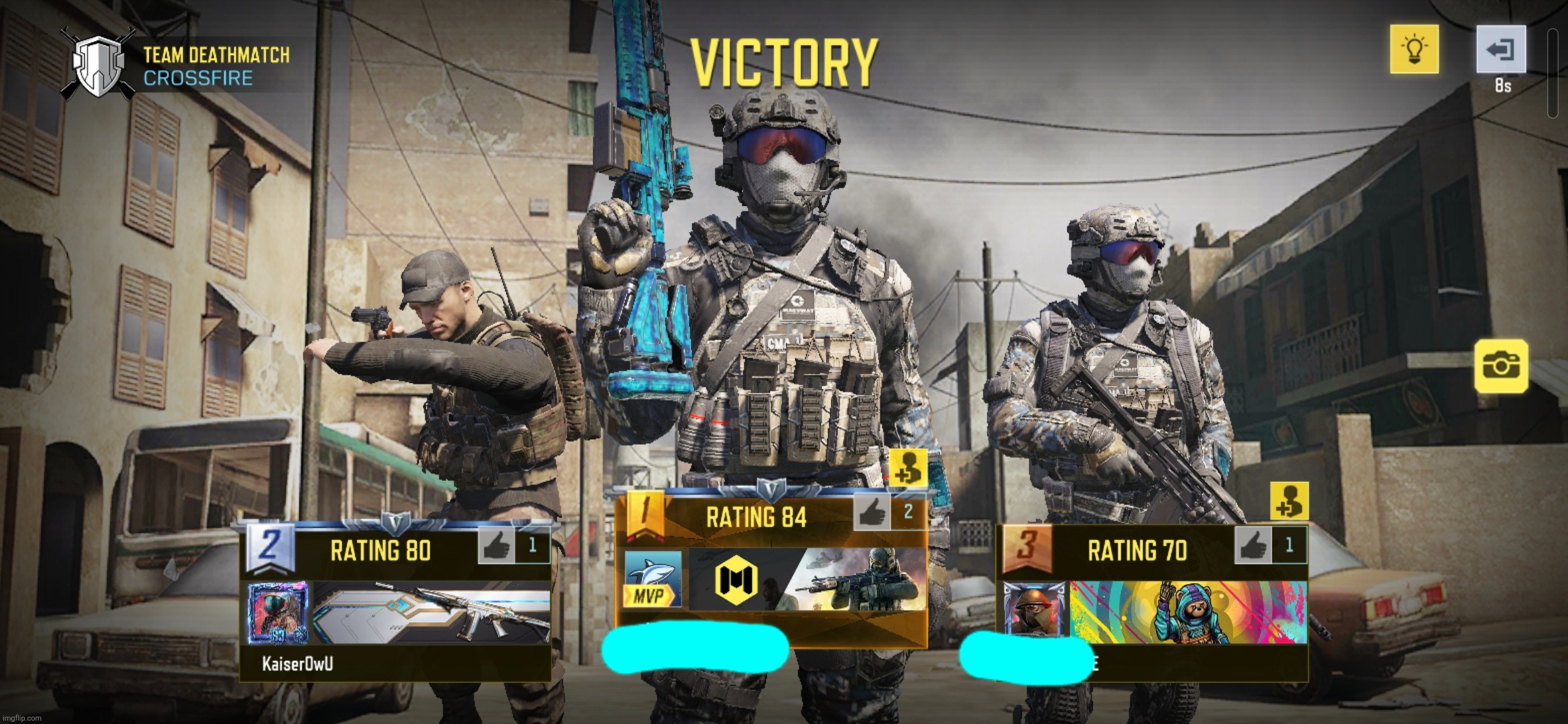
Task: View the third-place player's avatar
Action: [x=1033, y=611]
